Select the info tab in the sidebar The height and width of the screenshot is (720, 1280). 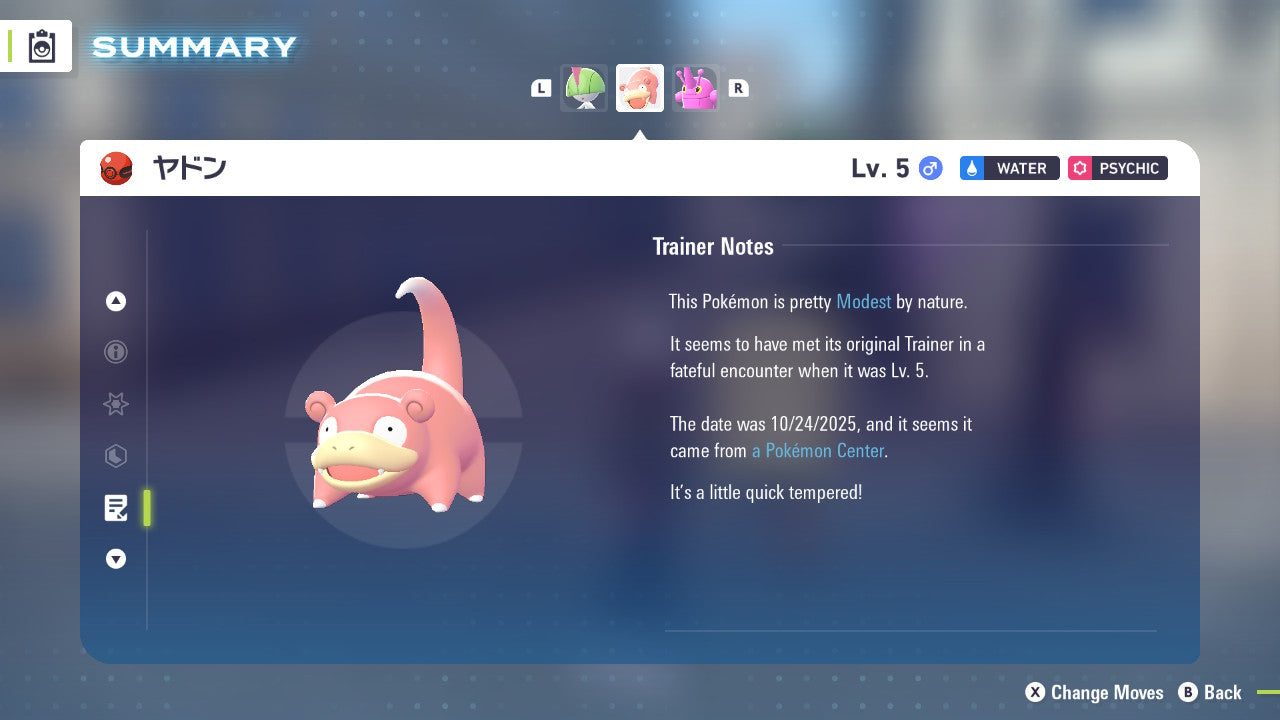click(x=116, y=352)
